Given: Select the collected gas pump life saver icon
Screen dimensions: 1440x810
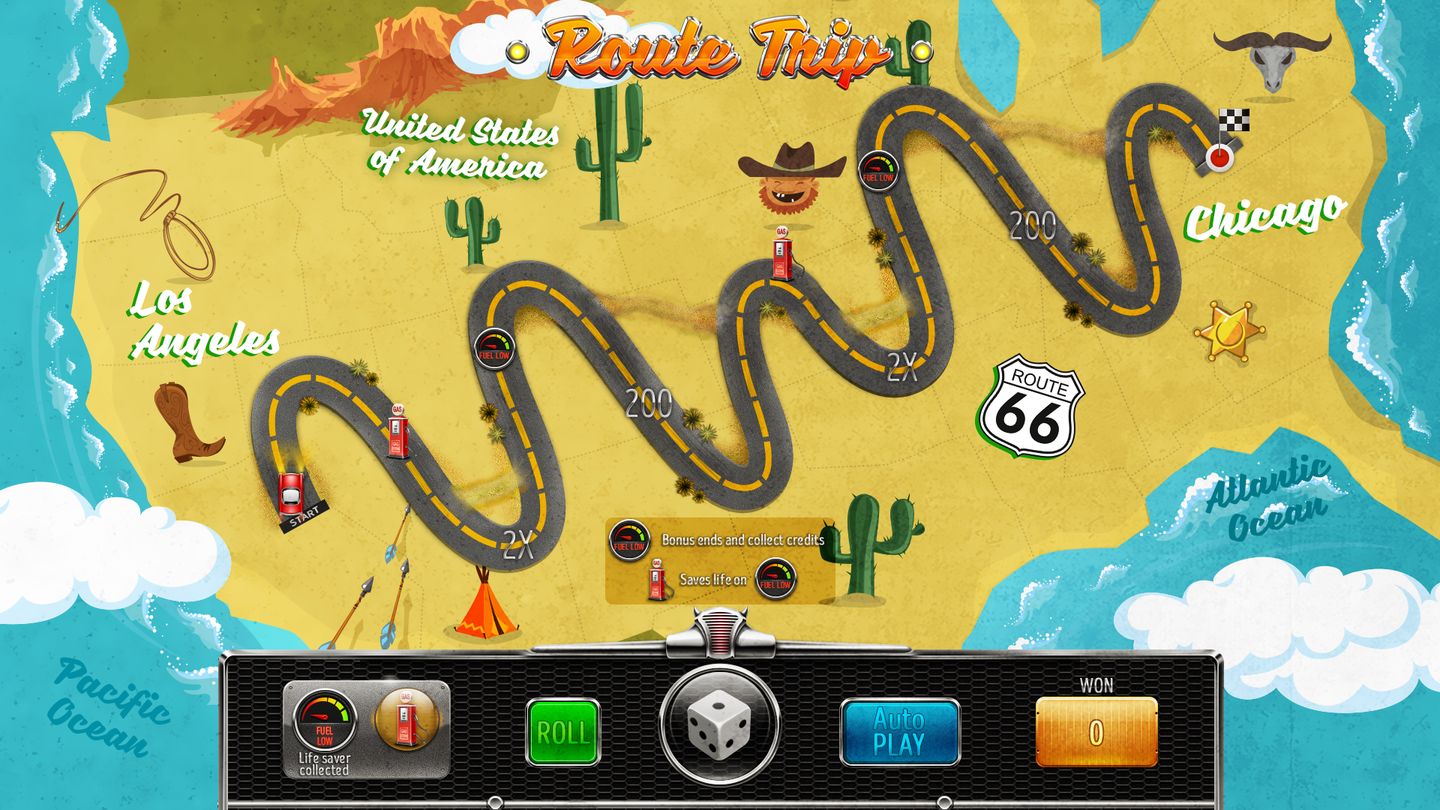Looking at the screenshot, I should tap(405, 719).
